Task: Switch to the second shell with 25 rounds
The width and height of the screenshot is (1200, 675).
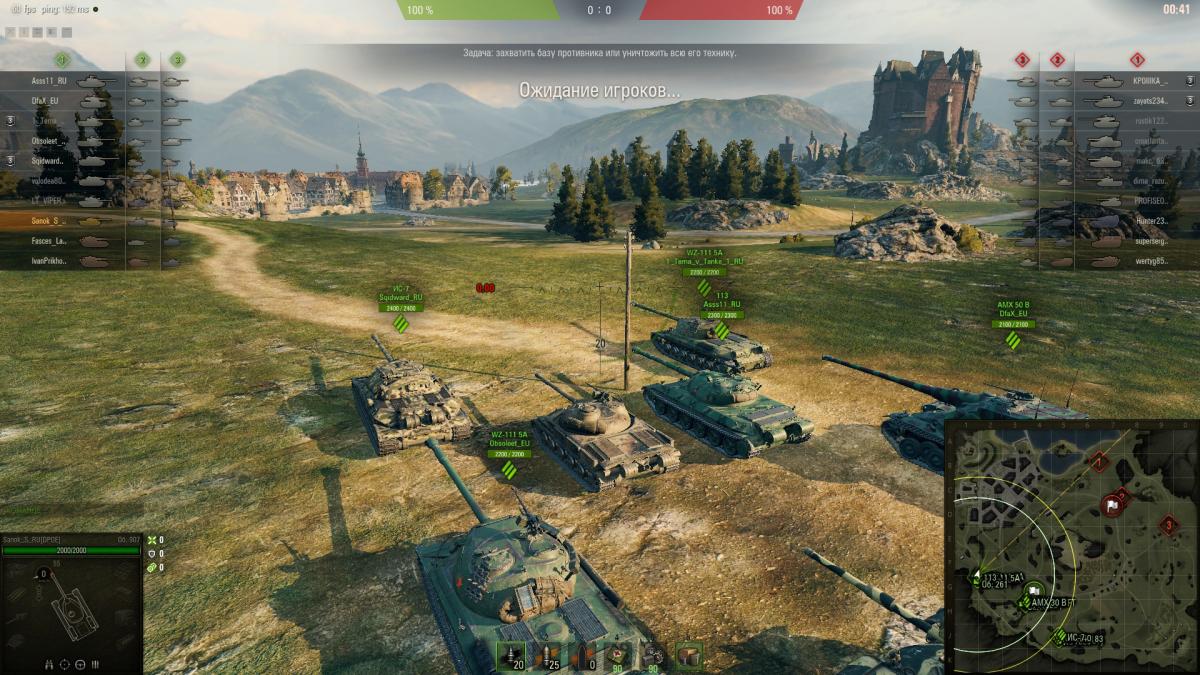Action: pos(549,656)
